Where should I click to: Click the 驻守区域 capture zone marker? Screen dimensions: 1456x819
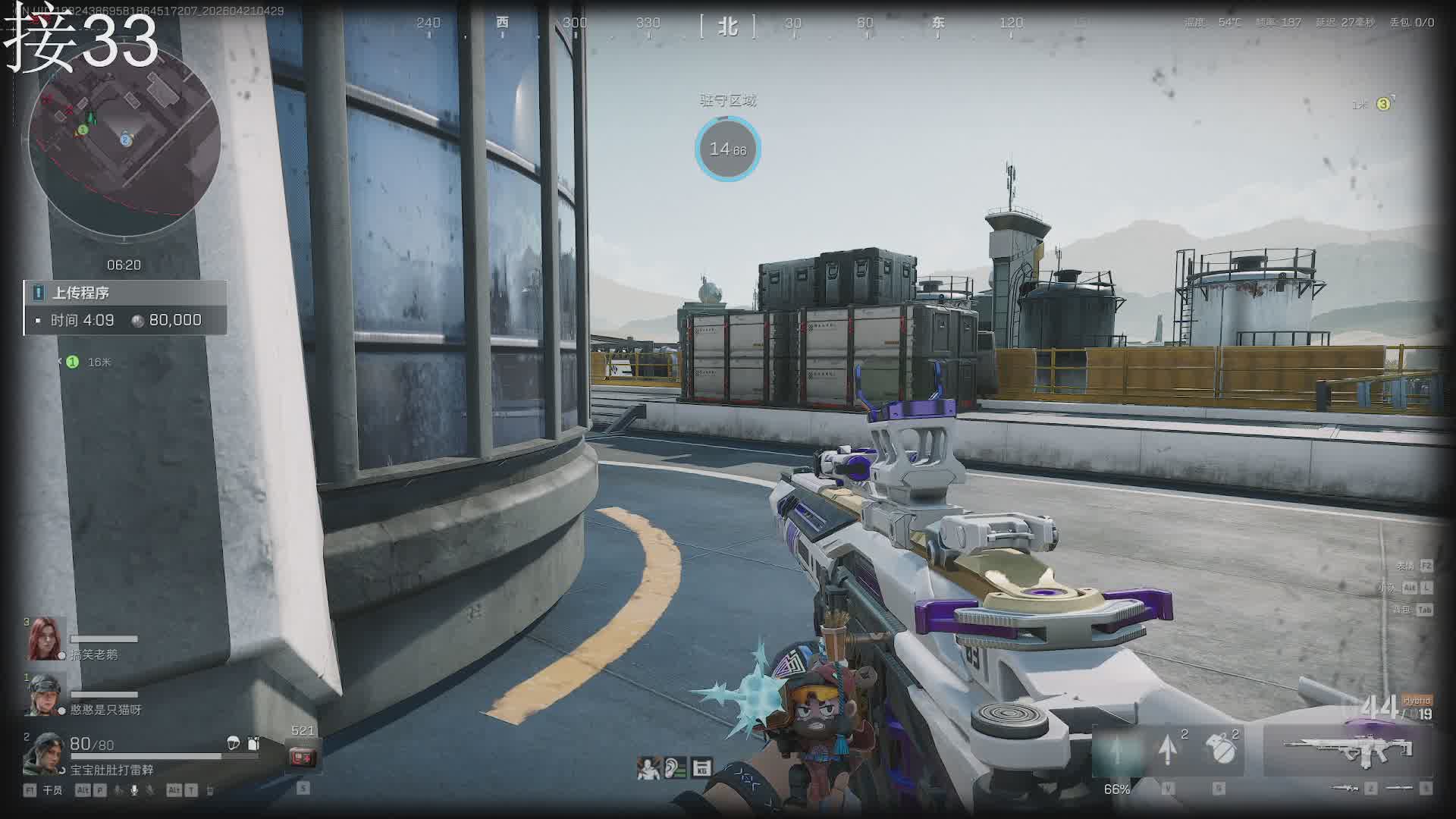727,149
